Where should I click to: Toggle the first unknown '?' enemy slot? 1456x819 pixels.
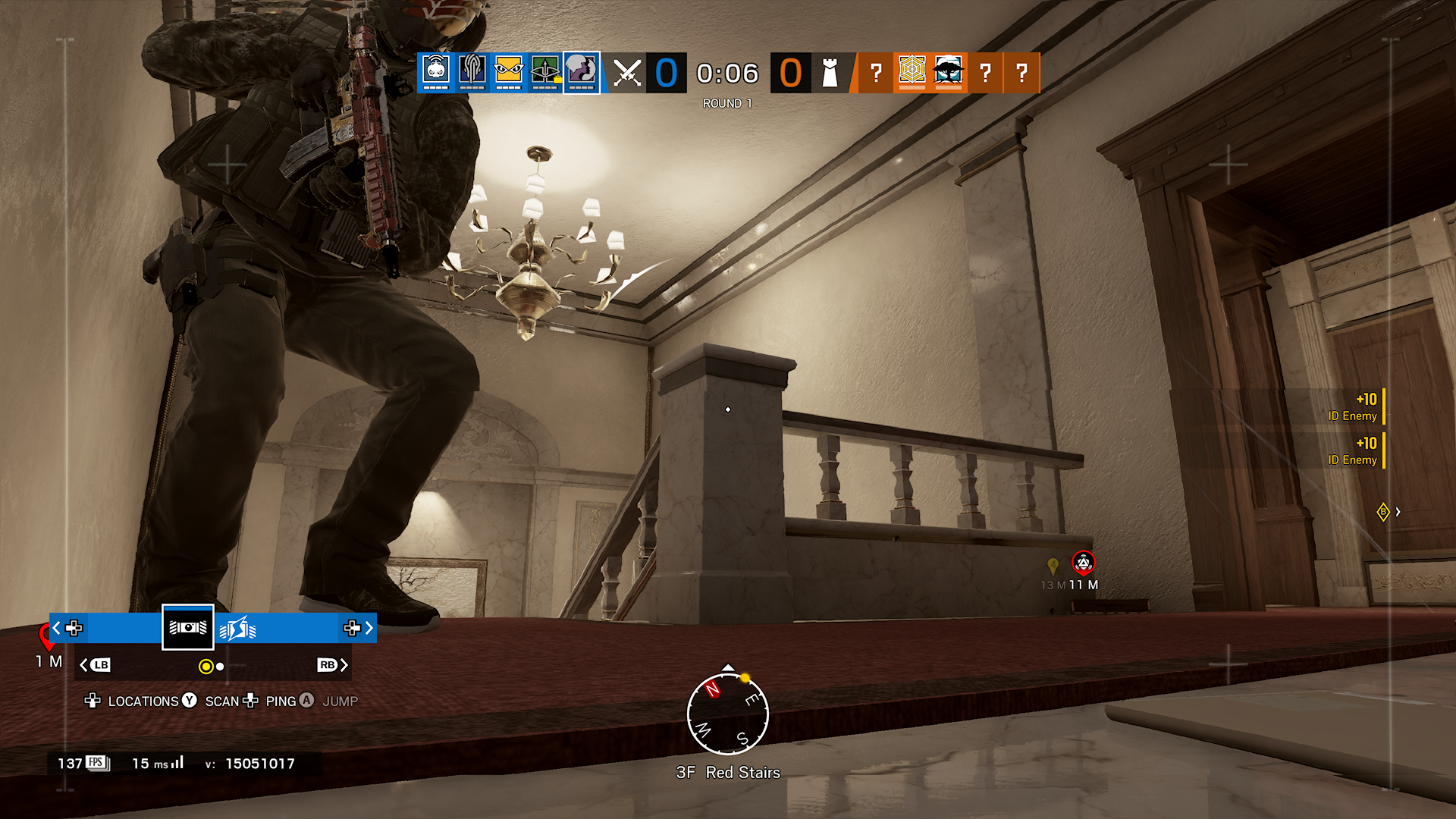click(x=876, y=72)
